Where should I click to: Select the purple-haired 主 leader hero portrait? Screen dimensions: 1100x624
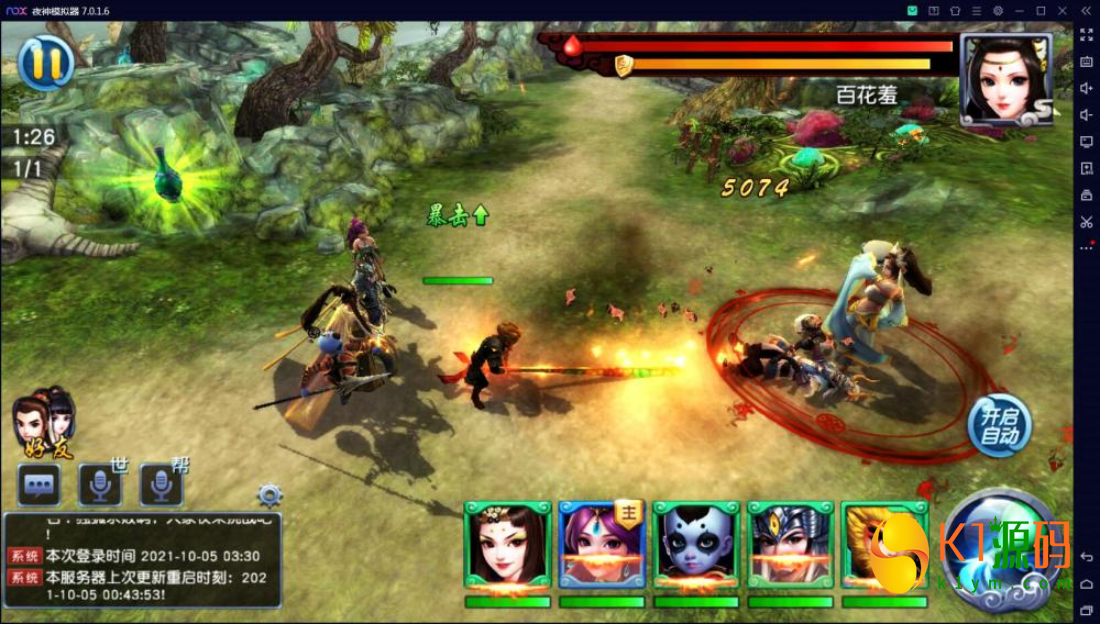(601, 545)
